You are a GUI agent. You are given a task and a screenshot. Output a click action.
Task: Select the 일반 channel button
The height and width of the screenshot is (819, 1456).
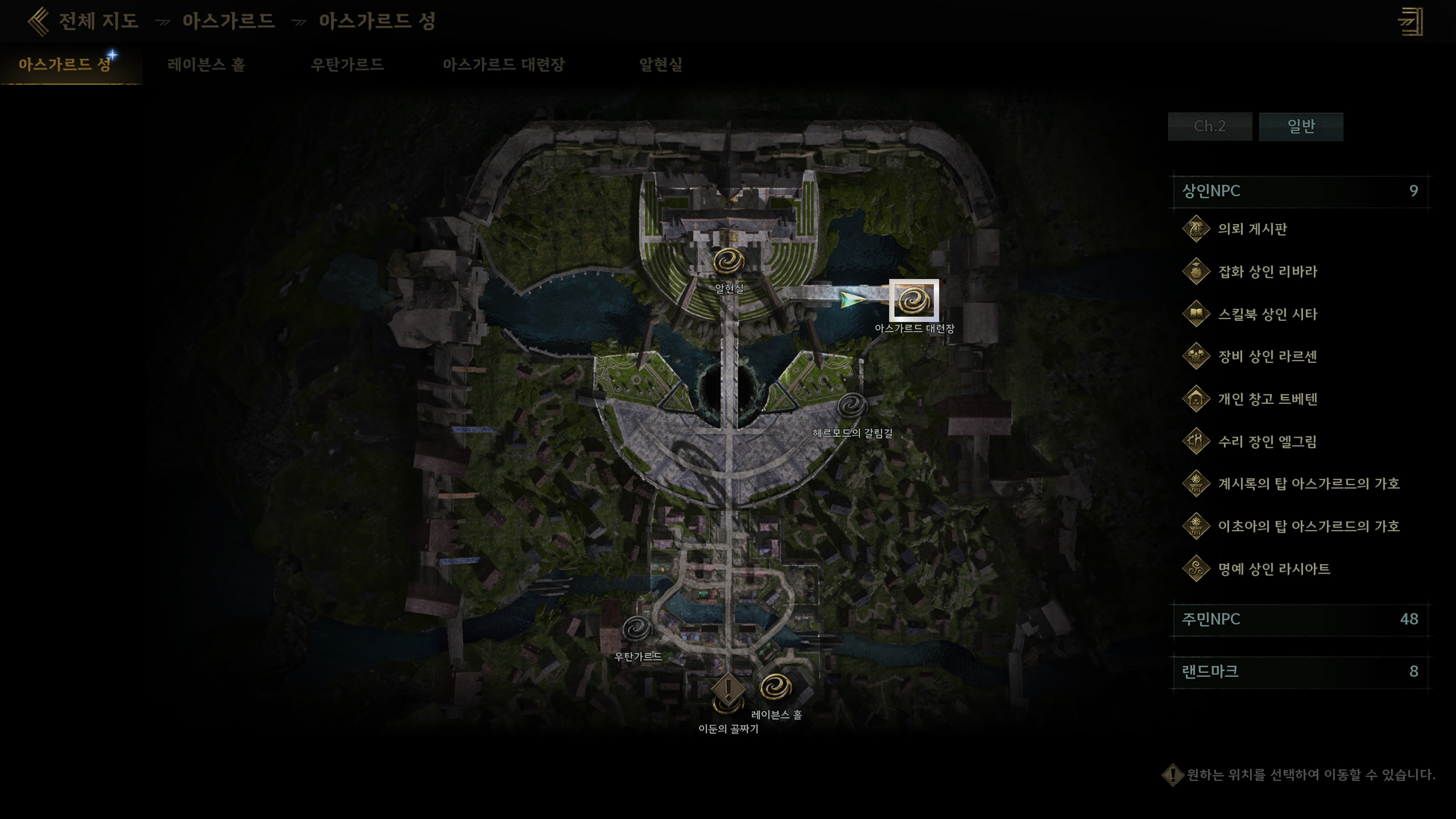tap(1300, 126)
